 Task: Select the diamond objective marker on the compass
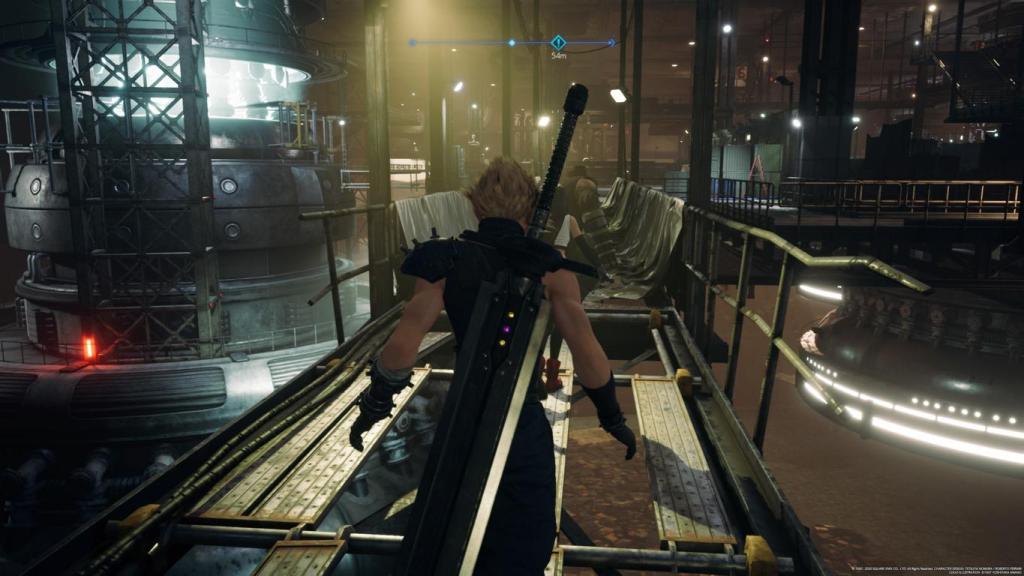[x=558, y=42]
